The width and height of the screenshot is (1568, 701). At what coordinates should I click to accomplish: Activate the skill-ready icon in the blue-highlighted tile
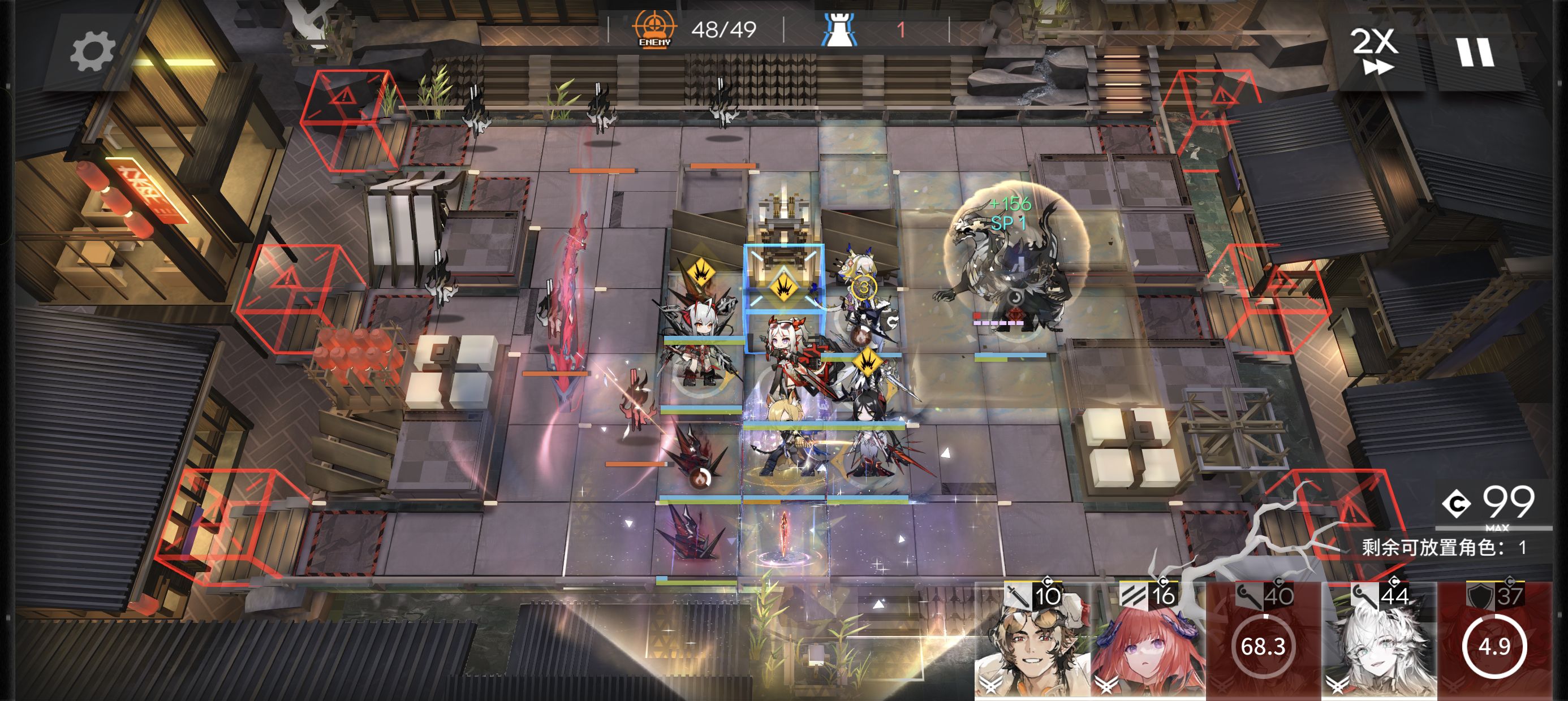click(x=783, y=285)
